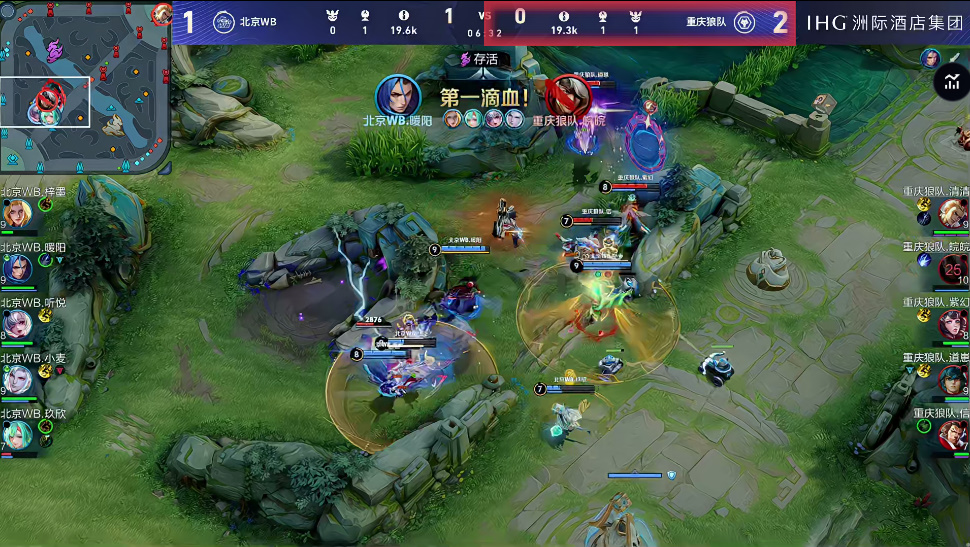The image size is (970, 547).
Task: Select 重庆狼队.道崽 player portrait
Action: click(x=952, y=379)
